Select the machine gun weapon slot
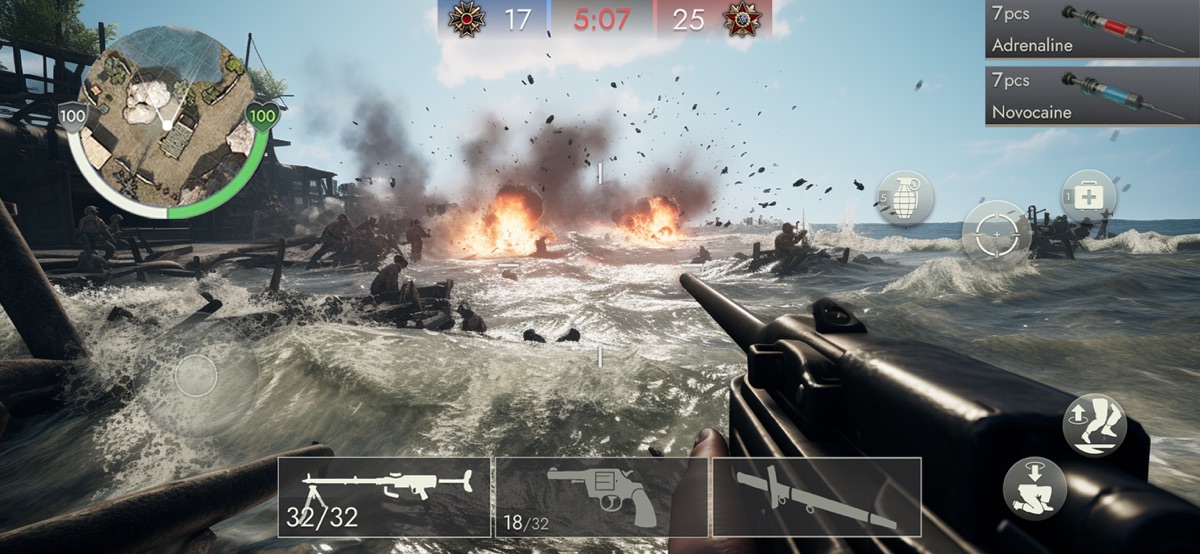The width and height of the screenshot is (1200, 554). pos(384,497)
